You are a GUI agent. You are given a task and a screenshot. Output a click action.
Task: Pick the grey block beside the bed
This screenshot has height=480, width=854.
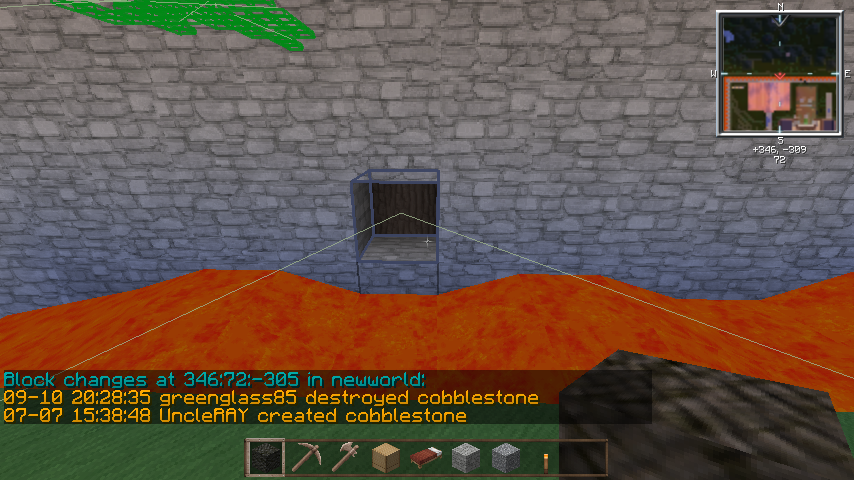[465, 458]
